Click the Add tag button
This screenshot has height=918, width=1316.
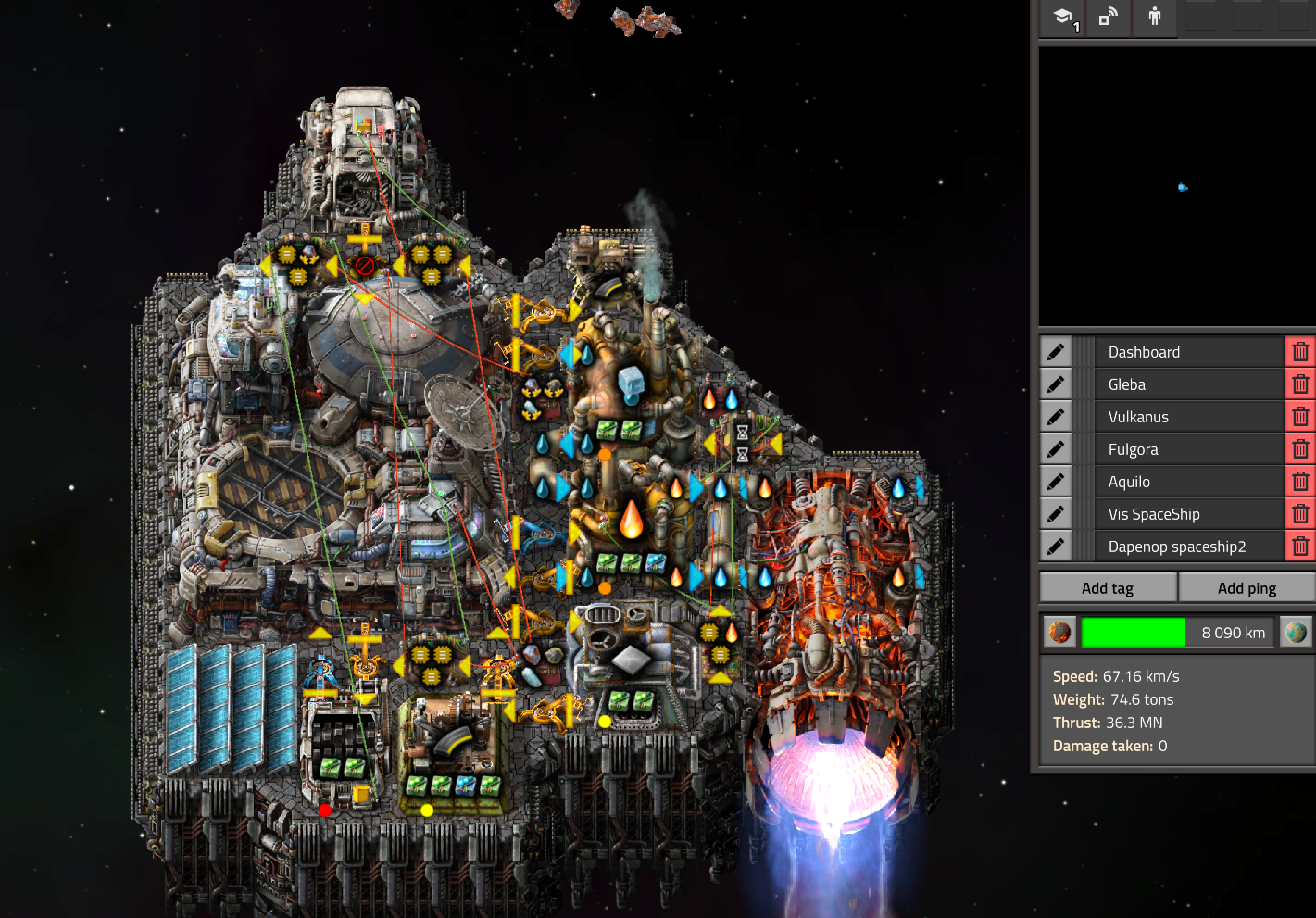1108,588
